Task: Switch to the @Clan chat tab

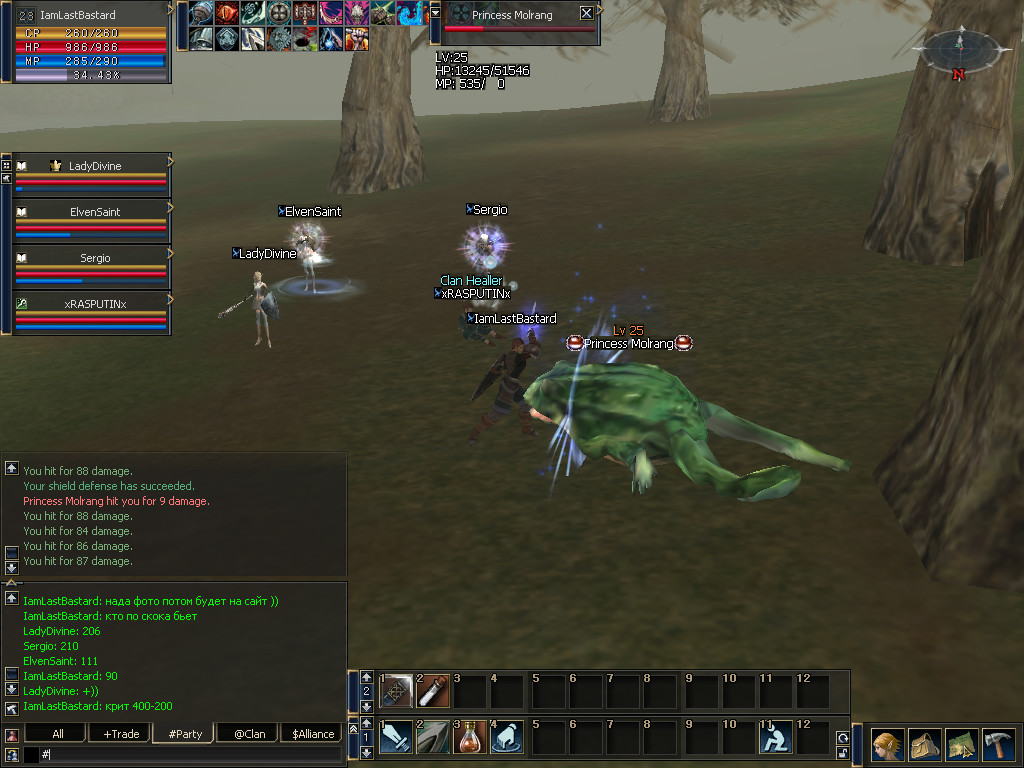Action: pos(249,734)
